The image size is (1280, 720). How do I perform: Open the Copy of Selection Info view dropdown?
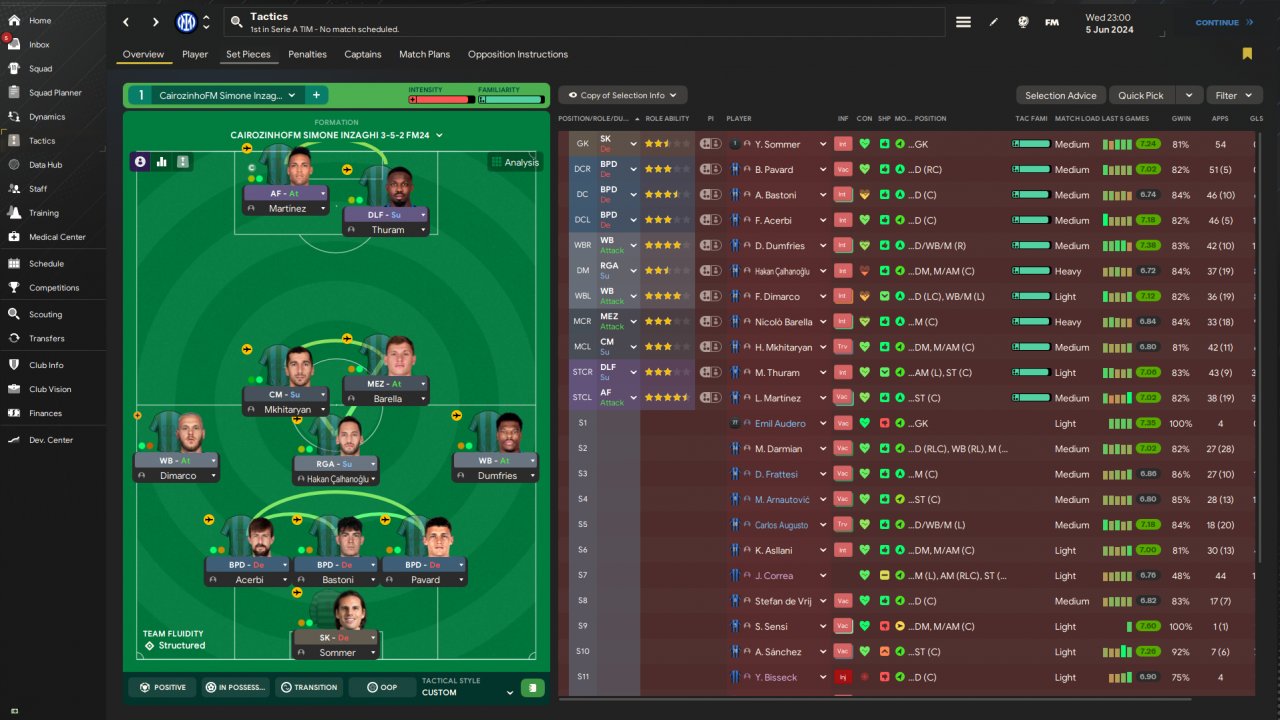coord(622,95)
